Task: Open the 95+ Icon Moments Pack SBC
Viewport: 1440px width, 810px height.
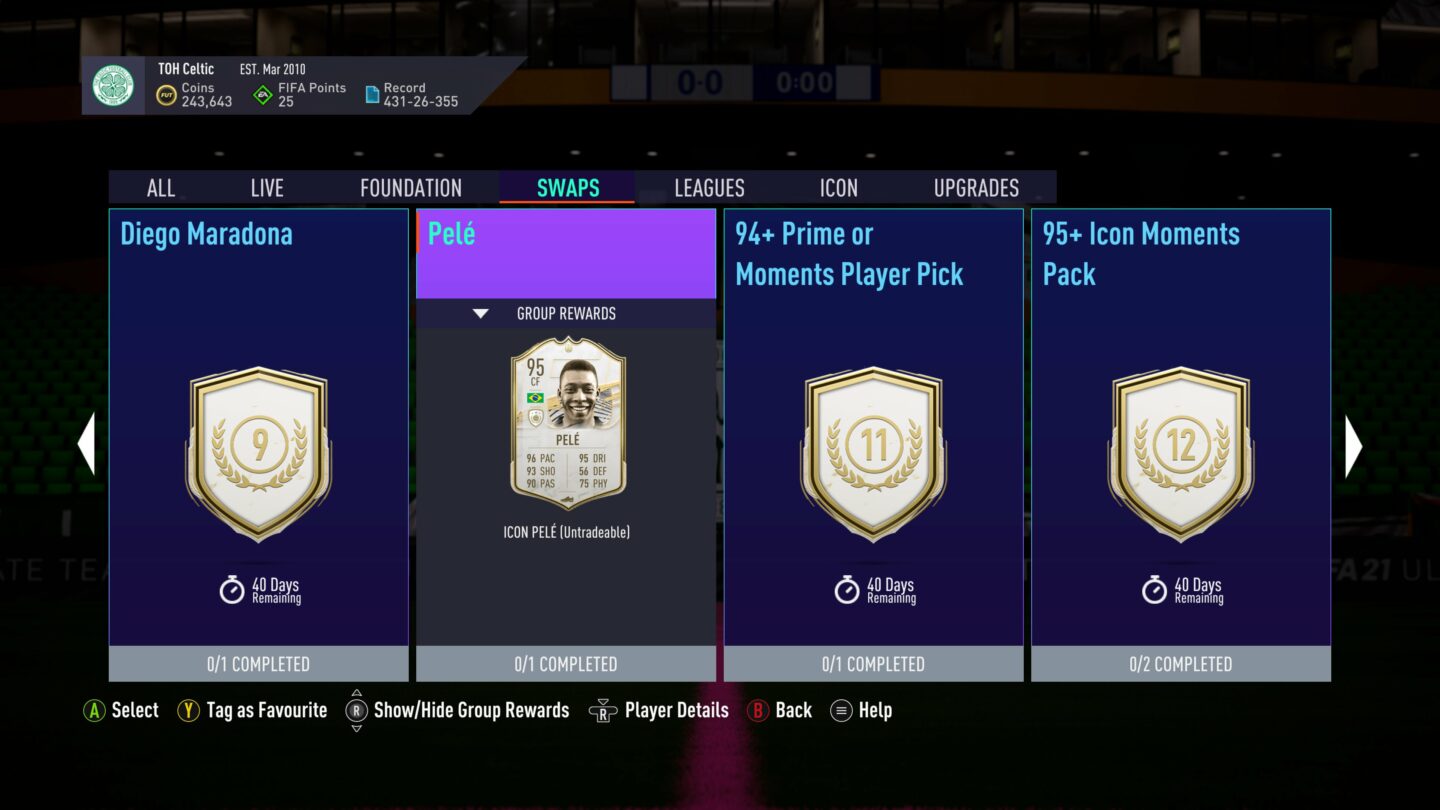Action: click(1181, 440)
